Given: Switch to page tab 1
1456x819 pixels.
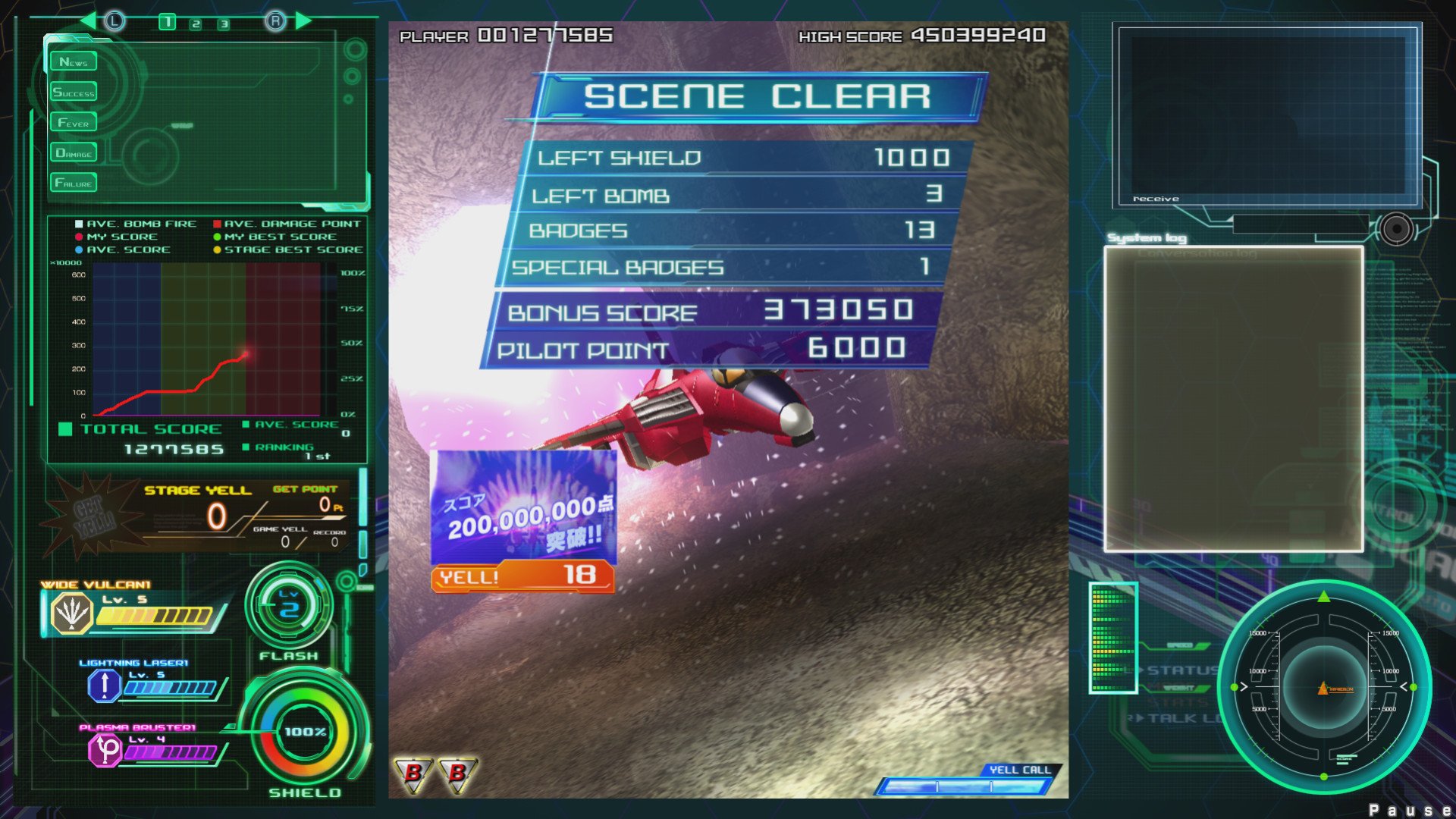Looking at the screenshot, I should 167,23.
